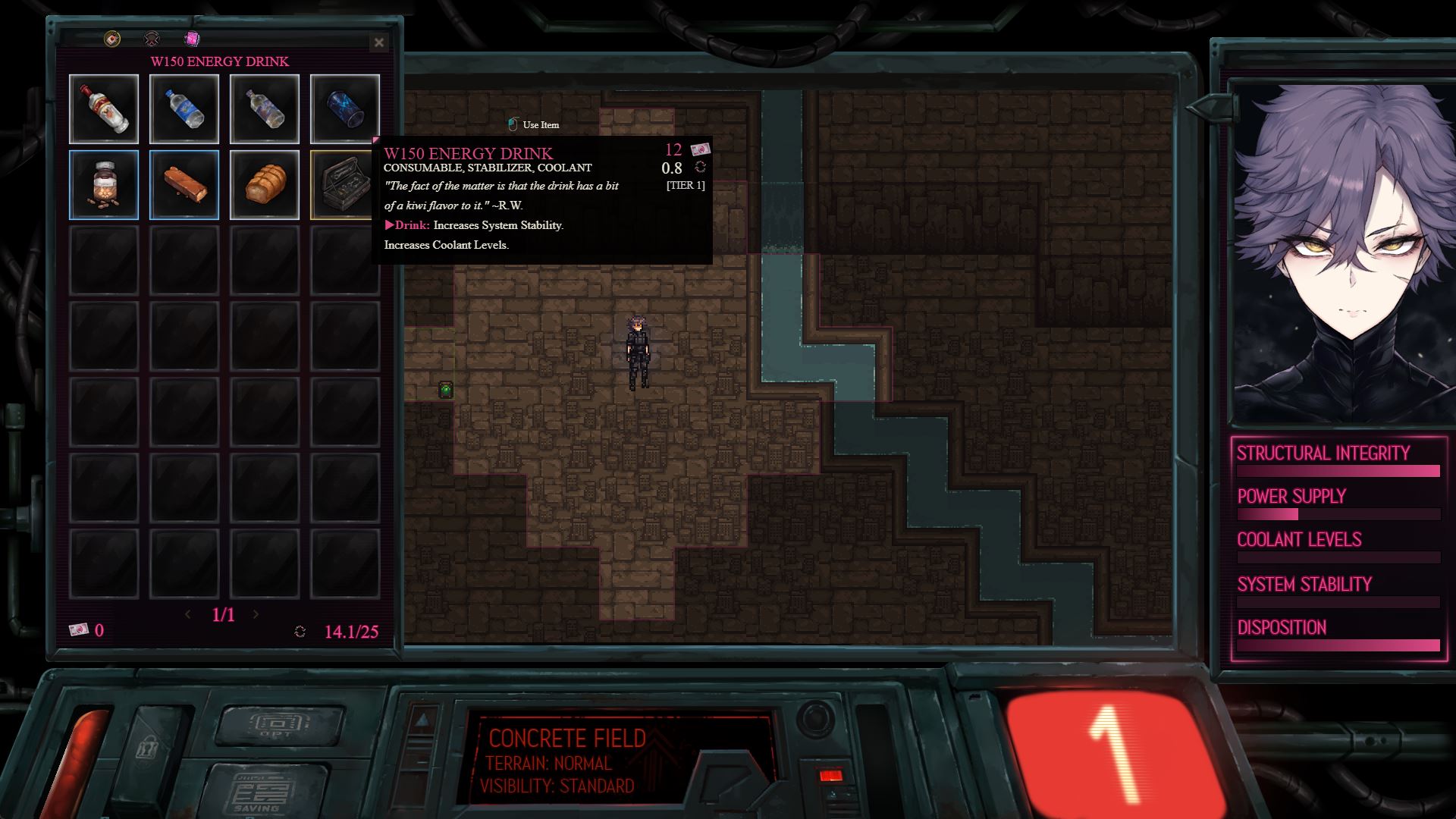Go to the previous inventory page
The height and width of the screenshot is (819, 1456).
pos(188,614)
